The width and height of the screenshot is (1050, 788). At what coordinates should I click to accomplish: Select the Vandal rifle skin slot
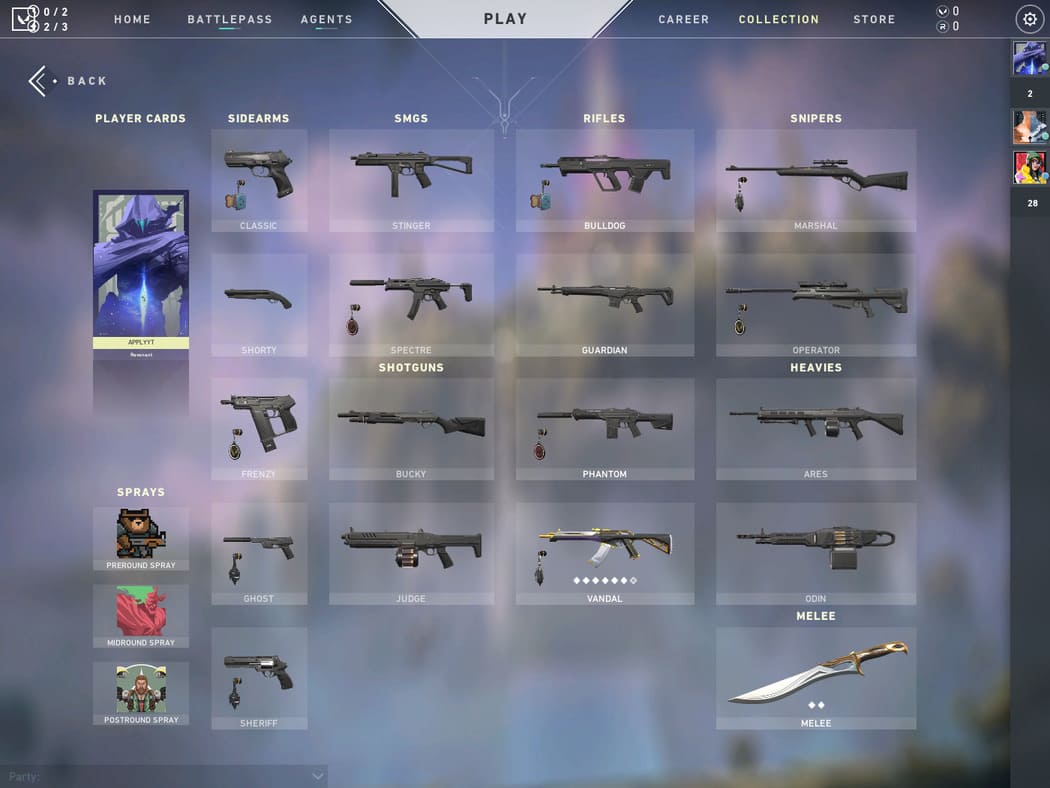pos(604,553)
